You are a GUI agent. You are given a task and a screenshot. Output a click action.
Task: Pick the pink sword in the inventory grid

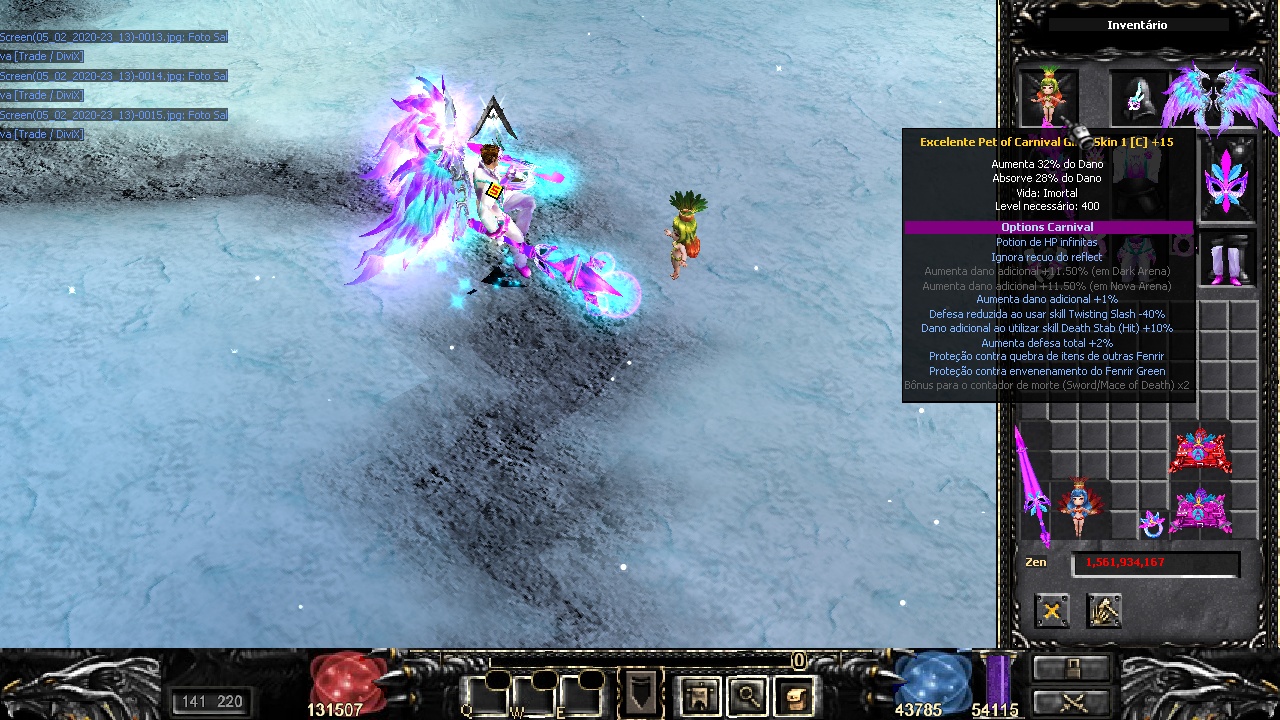click(1033, 485)
